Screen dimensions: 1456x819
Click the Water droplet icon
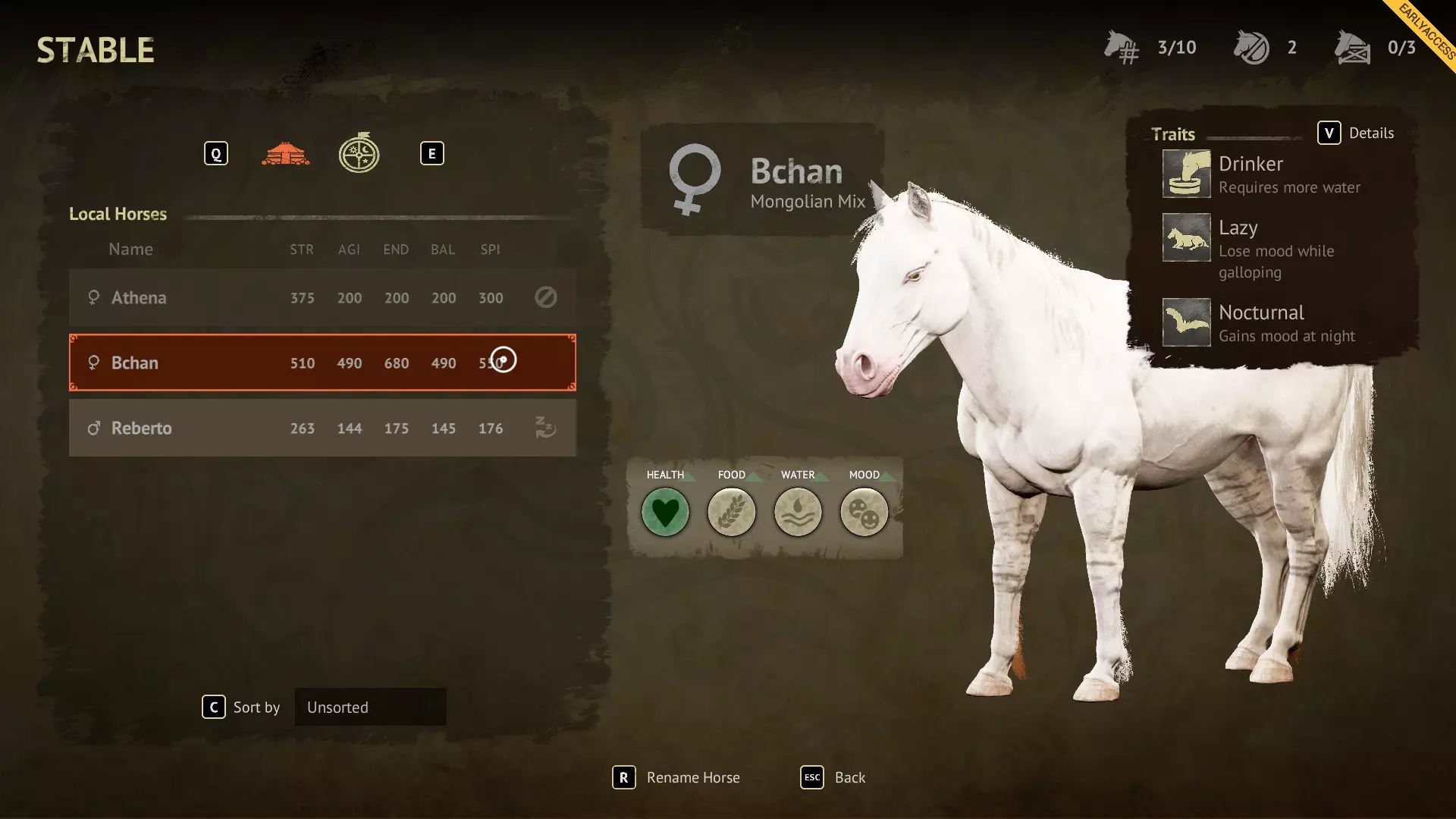[x=798, y=513]
